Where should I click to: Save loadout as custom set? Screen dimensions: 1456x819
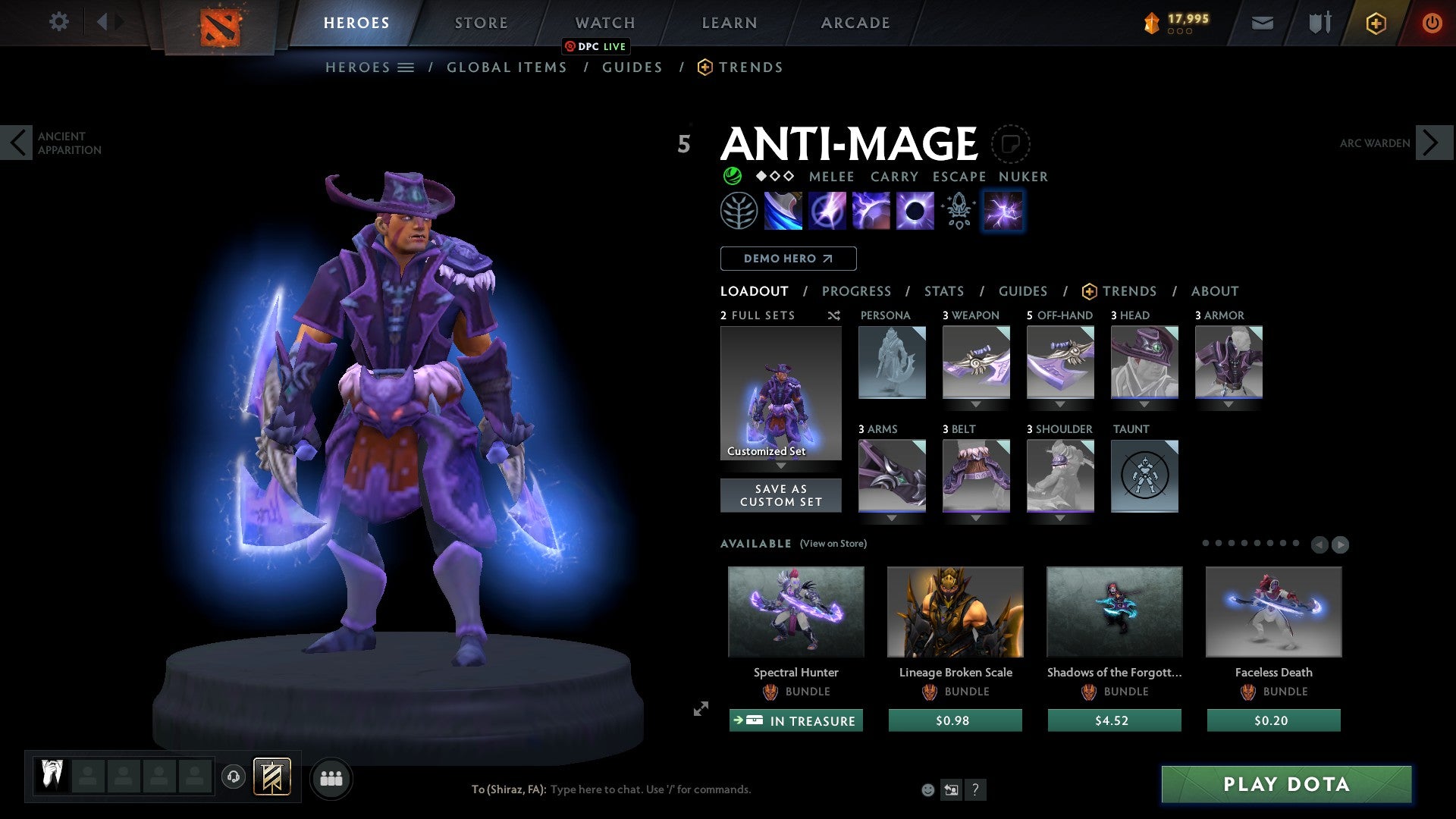click(x=780, y=495)
